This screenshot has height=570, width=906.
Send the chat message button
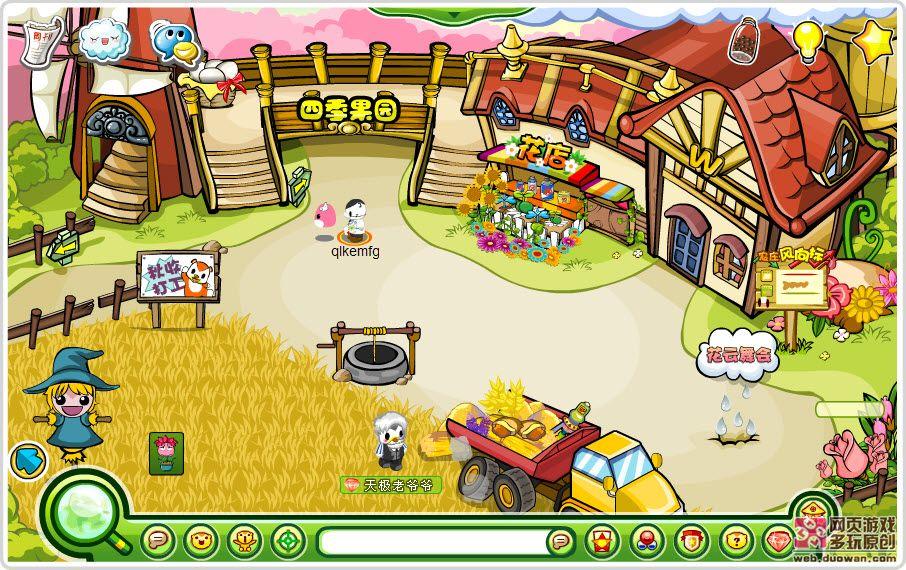[561, 542]
